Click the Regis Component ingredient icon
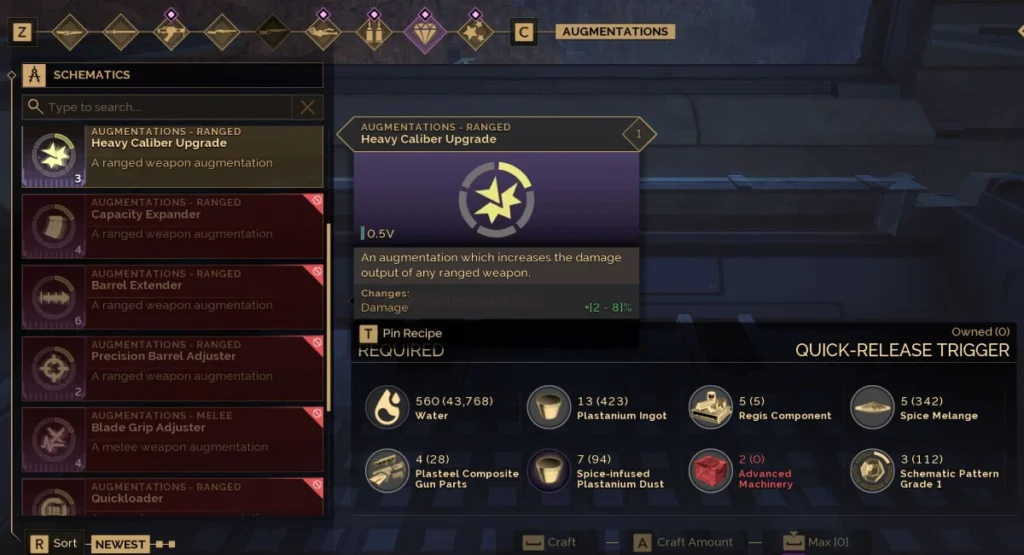Viewport: 1024px width, 555px height. click(x=711, y=407)
